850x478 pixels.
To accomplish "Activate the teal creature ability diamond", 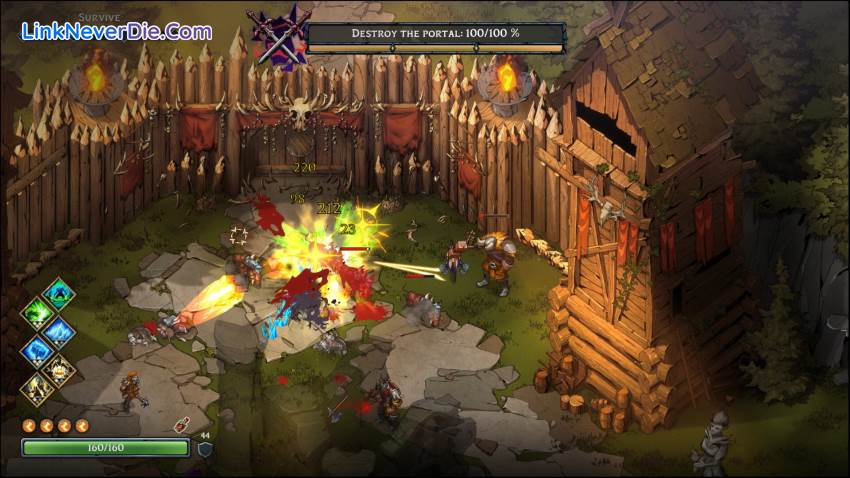I will pos(59,294).
